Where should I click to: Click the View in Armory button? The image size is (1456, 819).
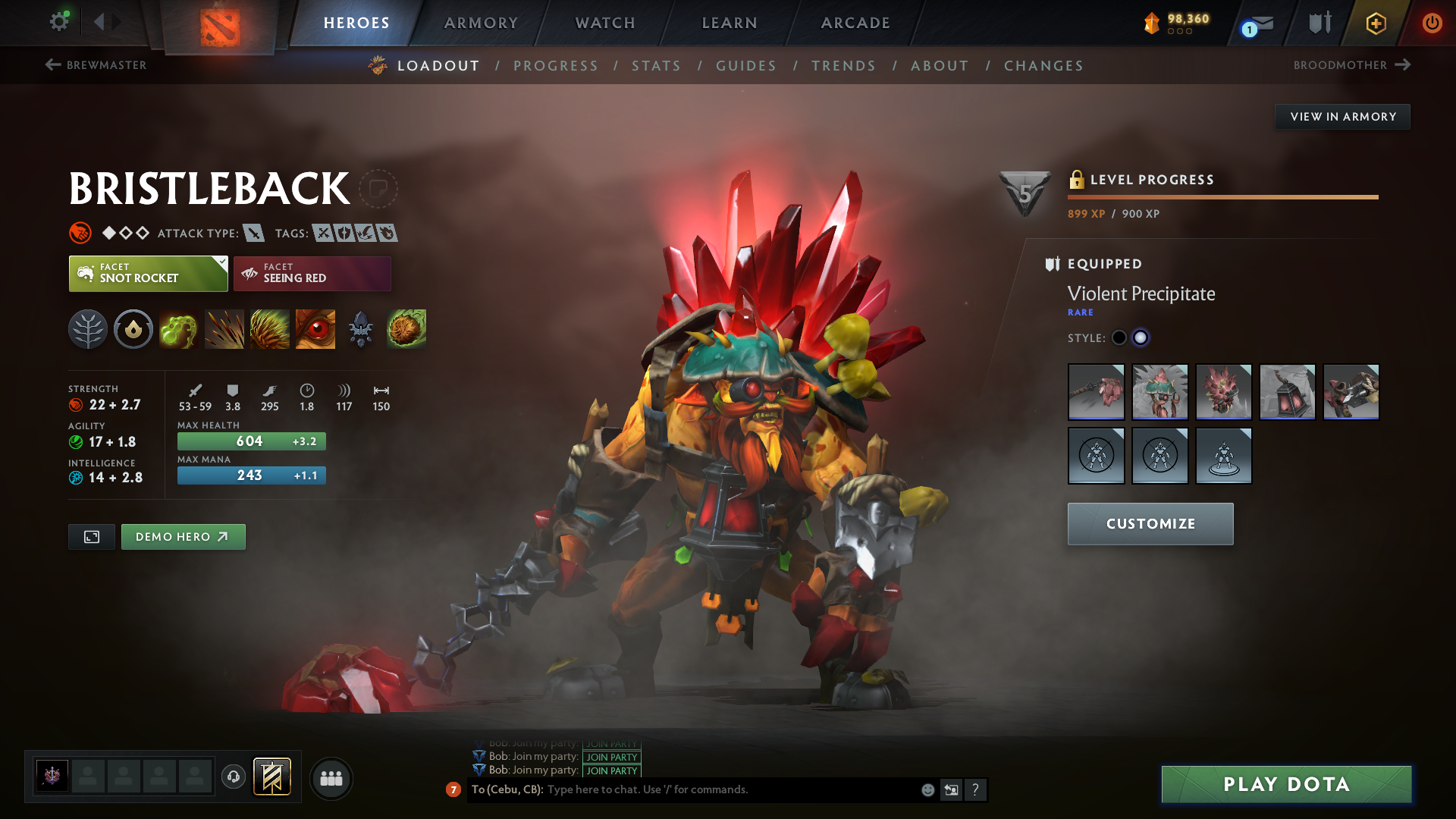tap(1342, 117)
